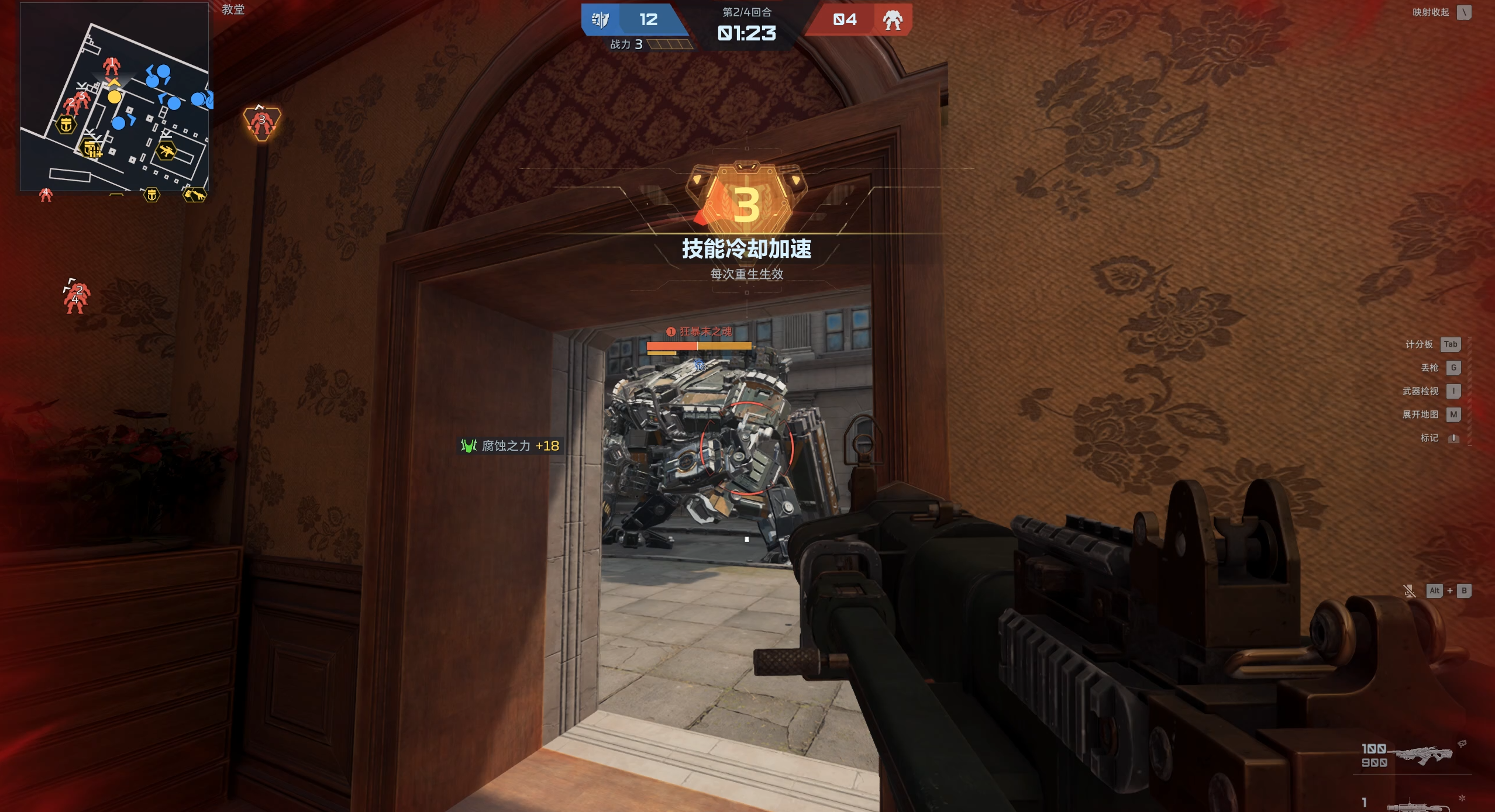
Task: Toggle the muted microphone icon
Action: [1410, 591]
